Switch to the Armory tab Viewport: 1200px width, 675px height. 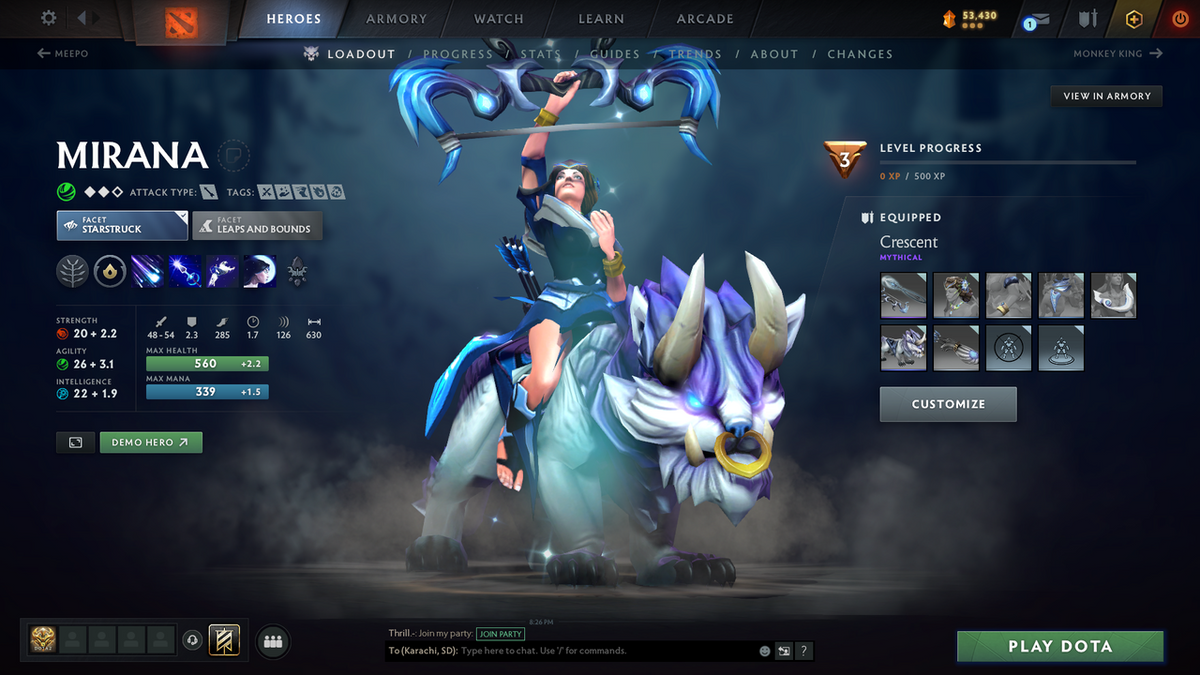pyautogui.click(x=398, y=19)
